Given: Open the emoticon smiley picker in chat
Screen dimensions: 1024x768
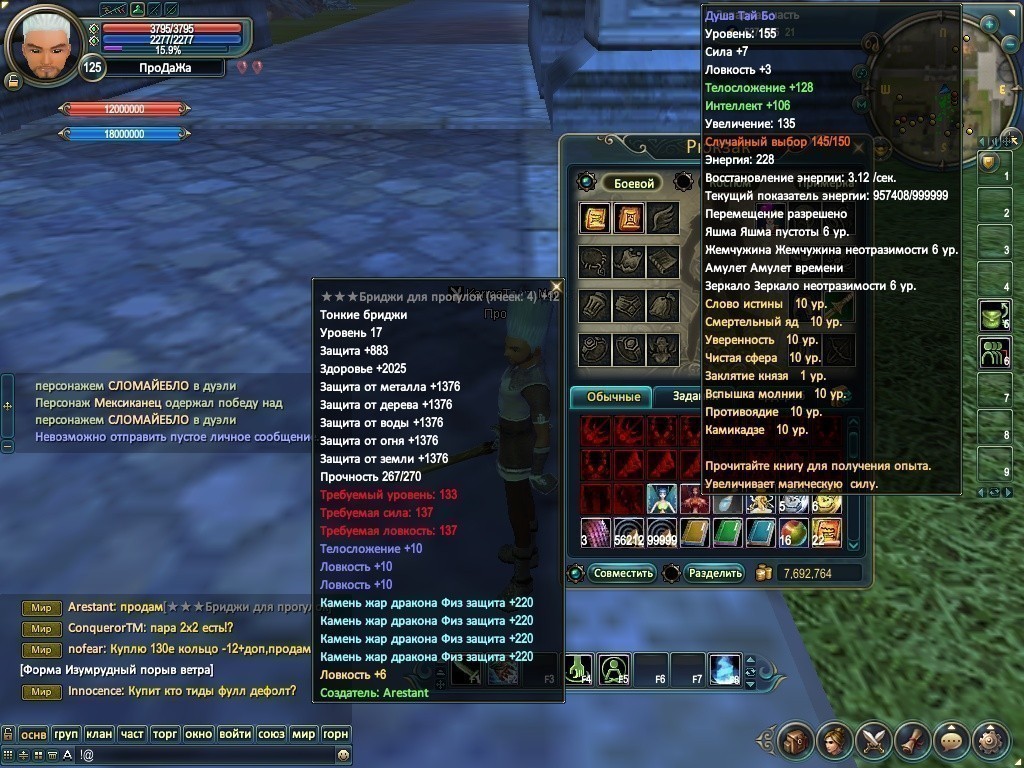Looking at the screenshot, I should 343,754.
